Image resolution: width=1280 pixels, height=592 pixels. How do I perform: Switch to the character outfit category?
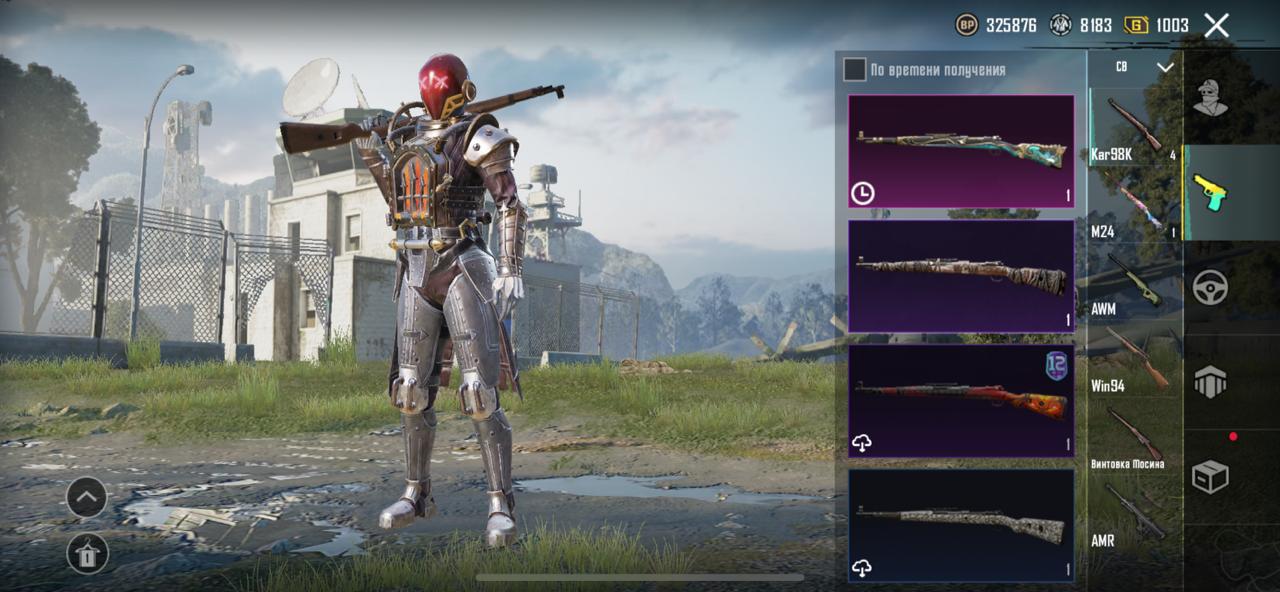(1211, 98)
